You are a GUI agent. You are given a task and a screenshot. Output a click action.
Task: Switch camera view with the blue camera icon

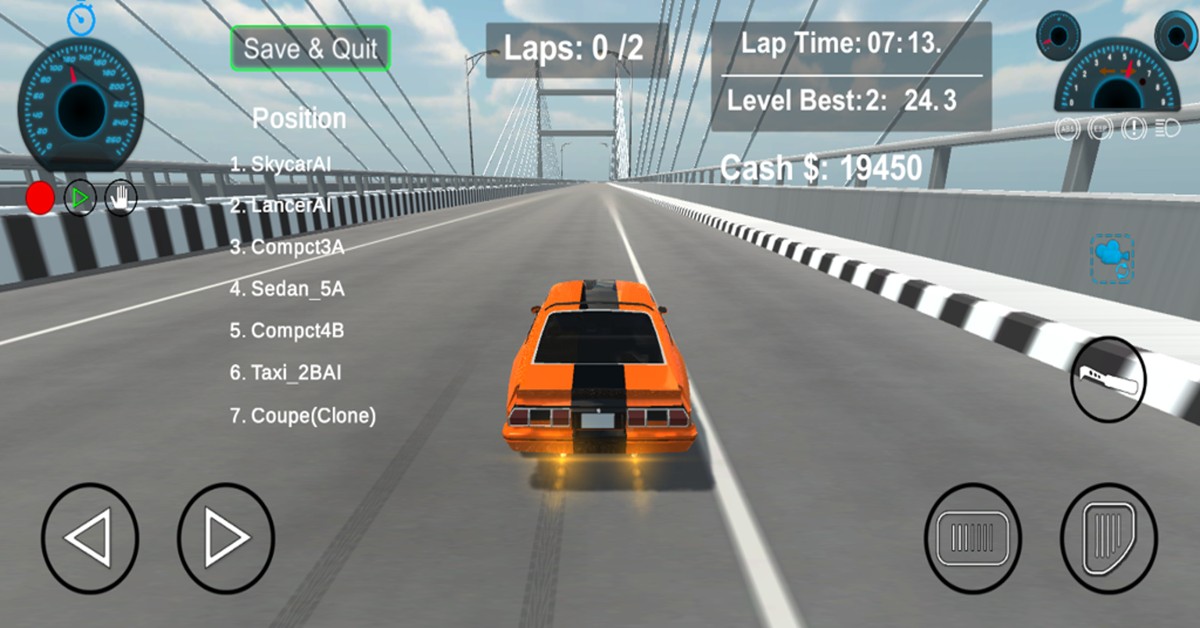coord(1111,257)
